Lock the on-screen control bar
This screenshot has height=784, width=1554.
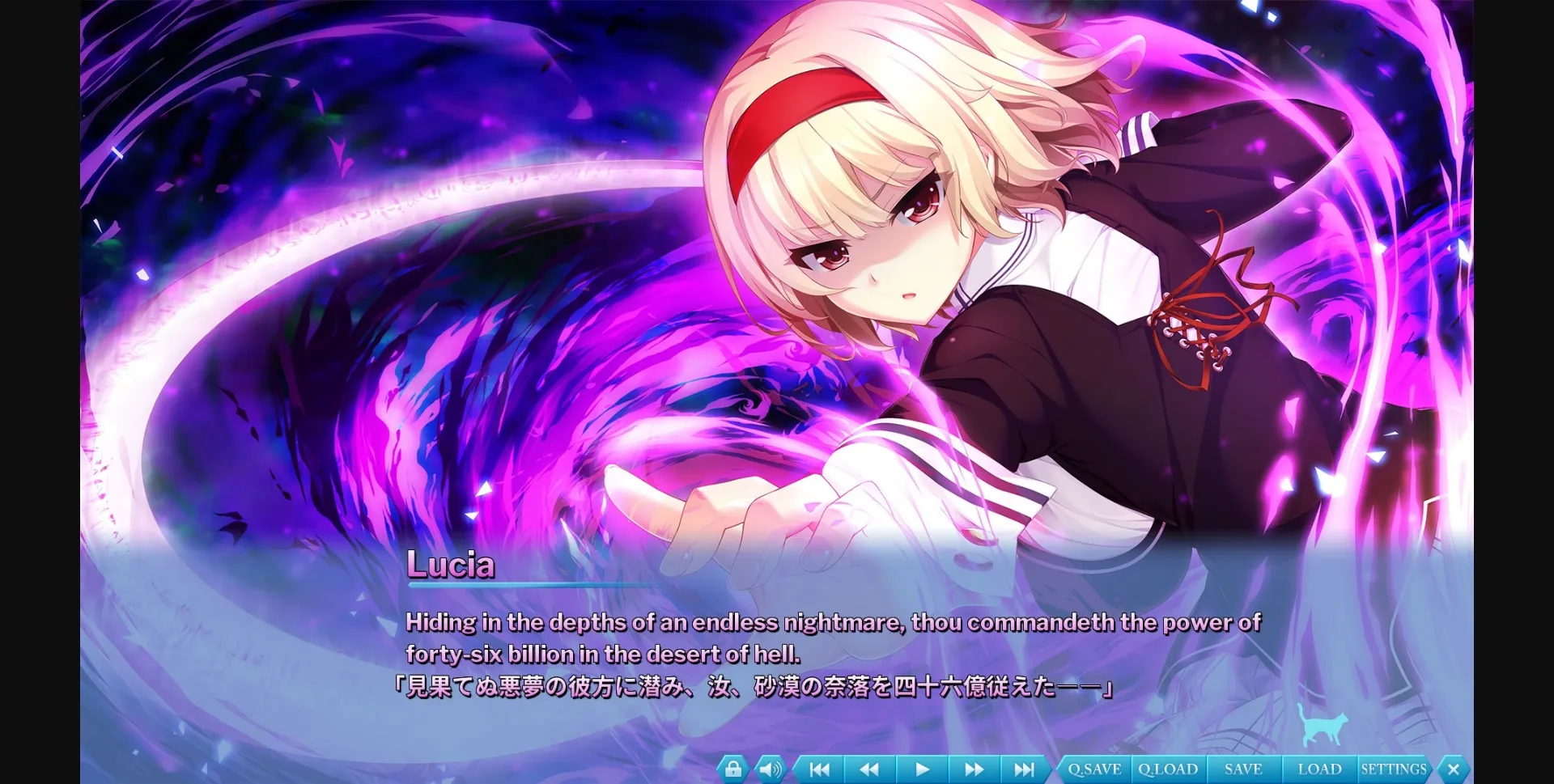(733, 769)
